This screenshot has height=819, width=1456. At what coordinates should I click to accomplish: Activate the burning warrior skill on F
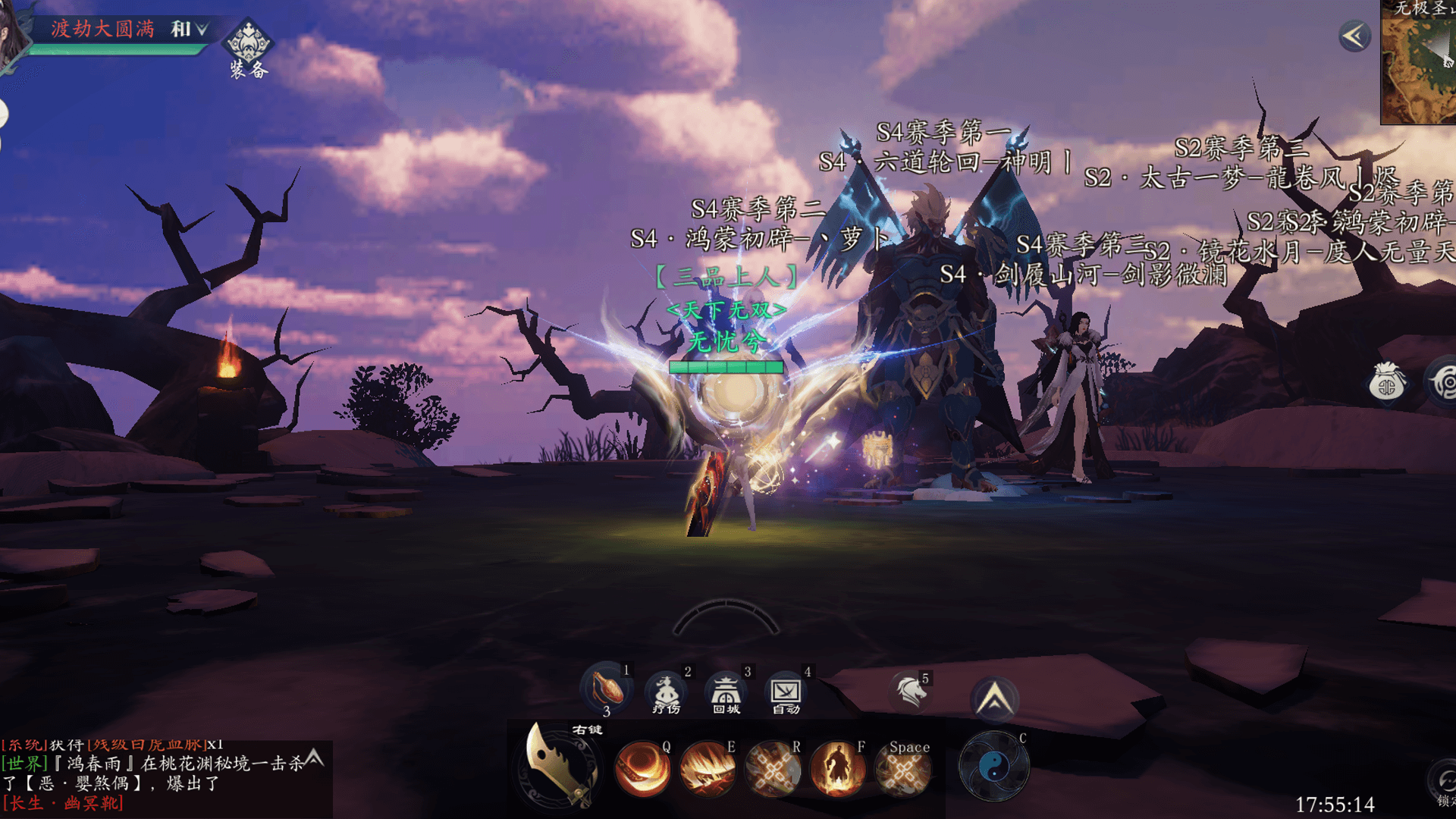point(837,769)
